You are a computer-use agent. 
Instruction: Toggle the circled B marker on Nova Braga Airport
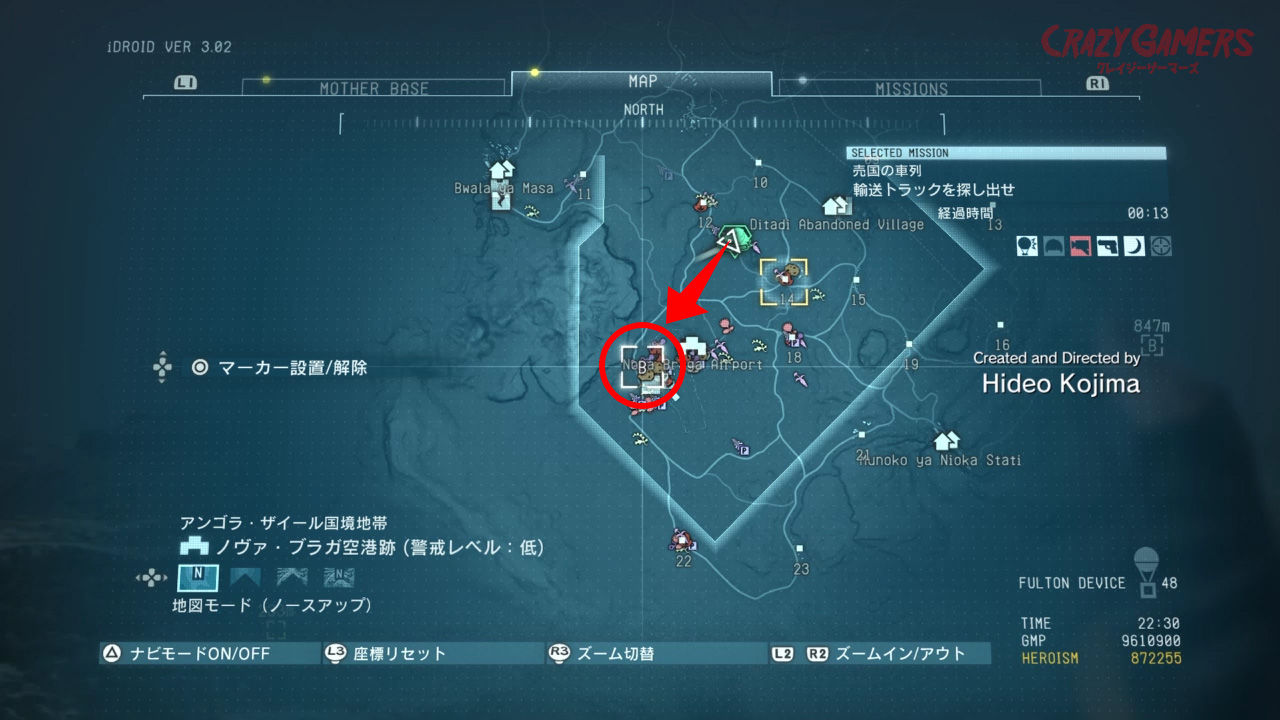(x=640, y=364)
